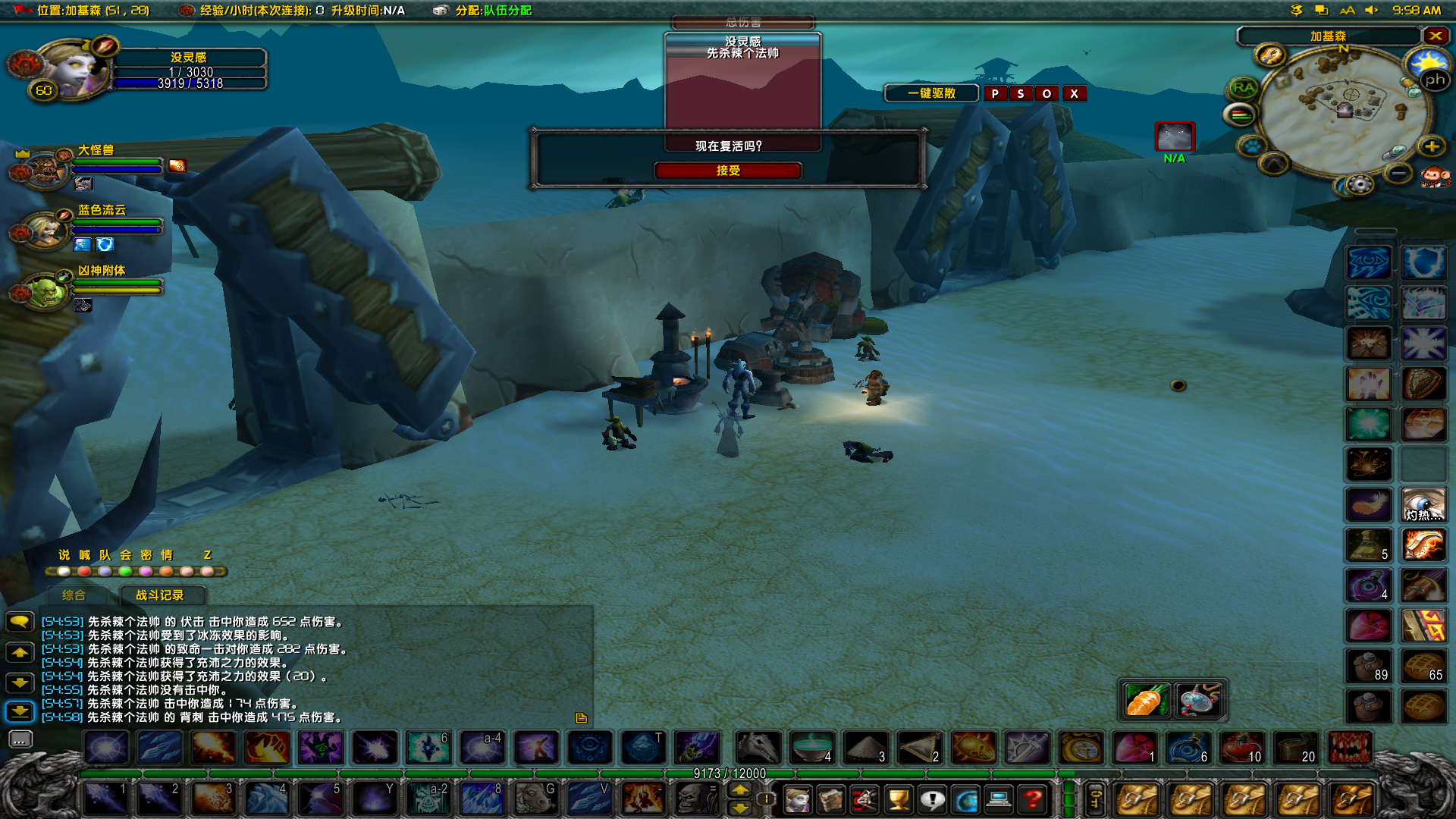
Task: Use the carrot item icon
Action: pyautogui.click(x=1145, y=699)
